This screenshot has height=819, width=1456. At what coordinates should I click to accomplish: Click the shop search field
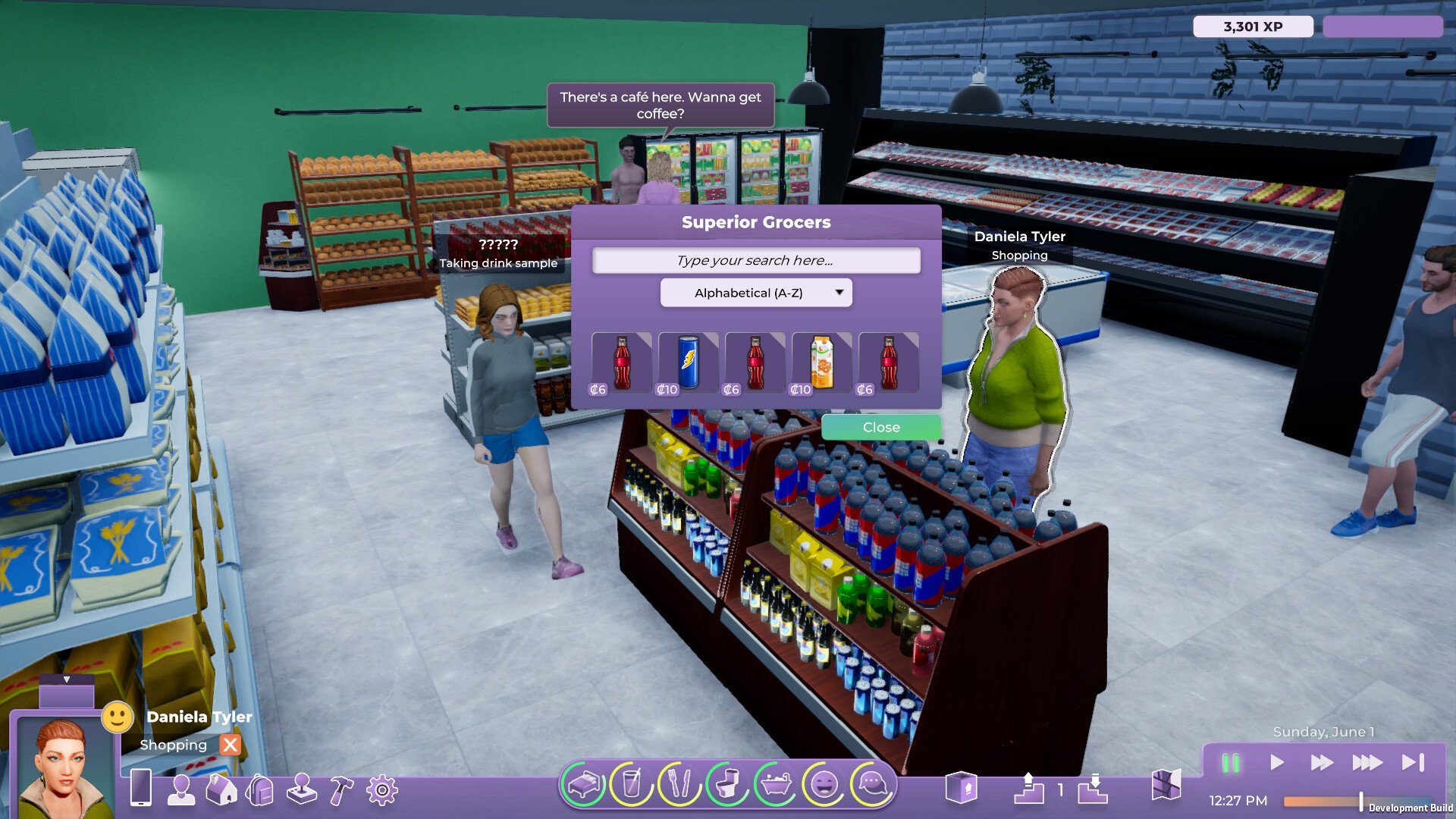click(x=755, y=261)
